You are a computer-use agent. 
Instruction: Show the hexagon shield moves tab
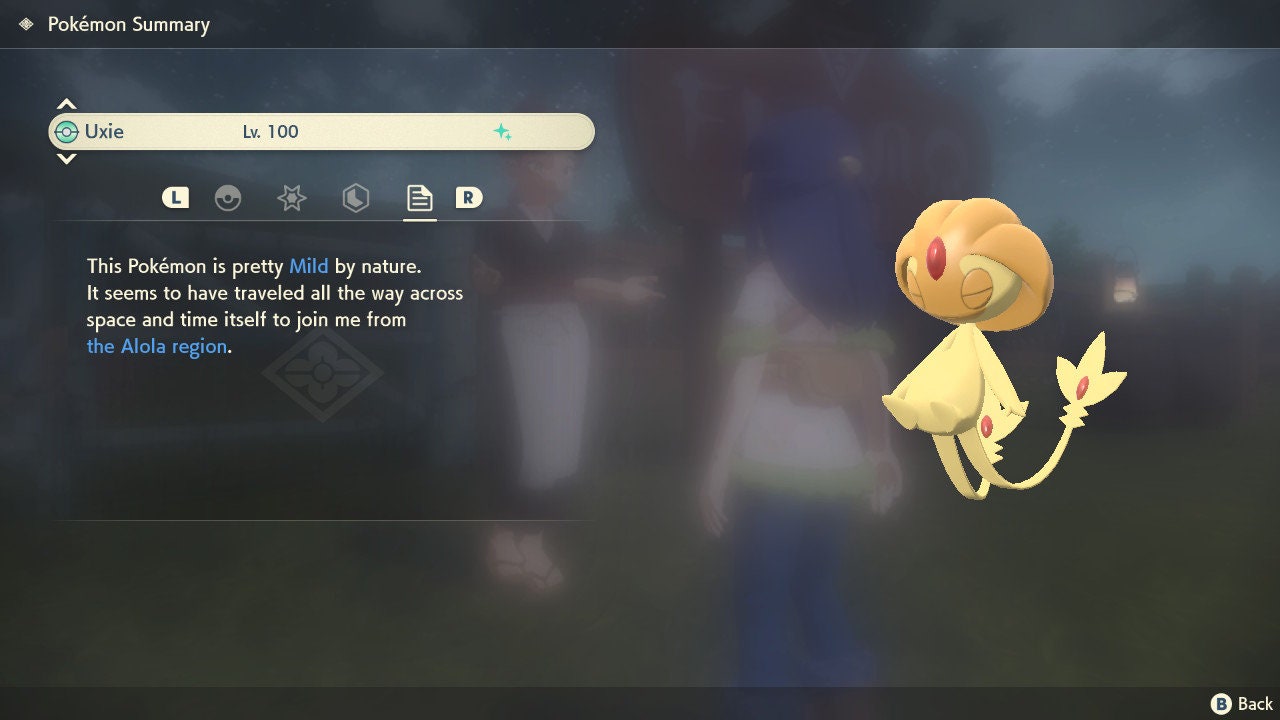(x=355, y=198)
